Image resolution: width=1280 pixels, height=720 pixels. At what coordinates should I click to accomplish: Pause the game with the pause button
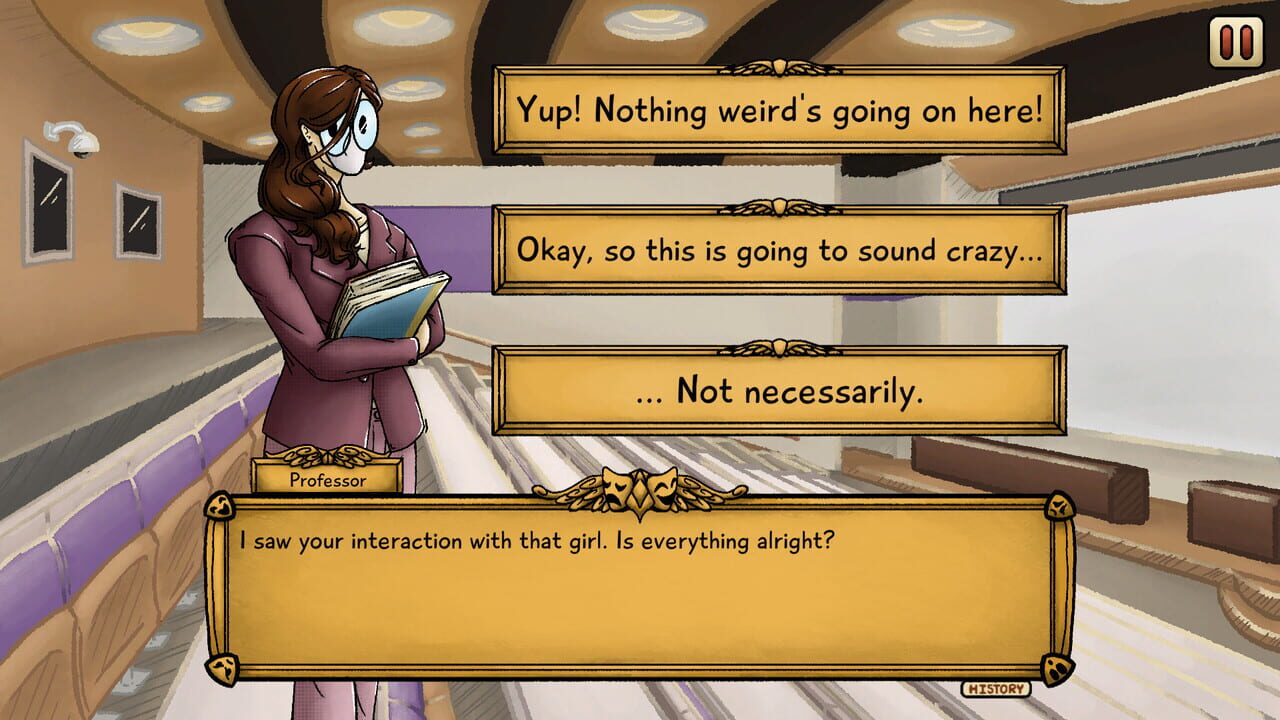point(1236,43)
